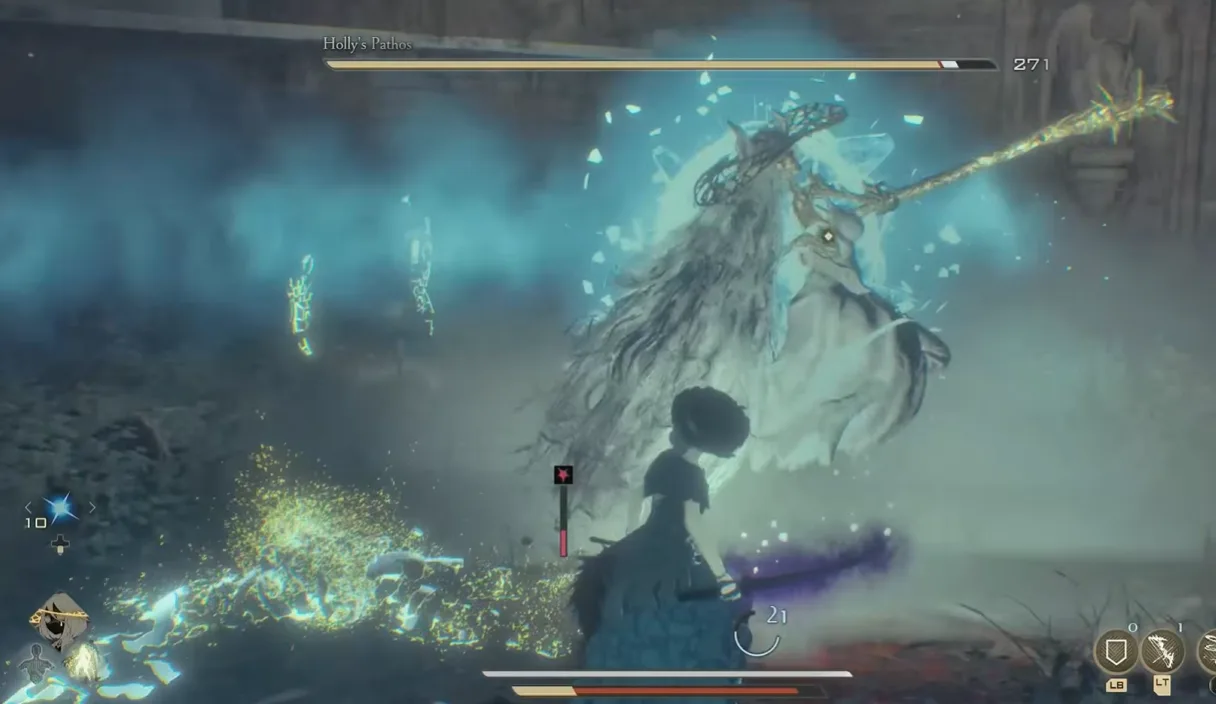1216x704 pixels.
Task: Activate the shield guard ability icon
Action: coord(1115,653)
